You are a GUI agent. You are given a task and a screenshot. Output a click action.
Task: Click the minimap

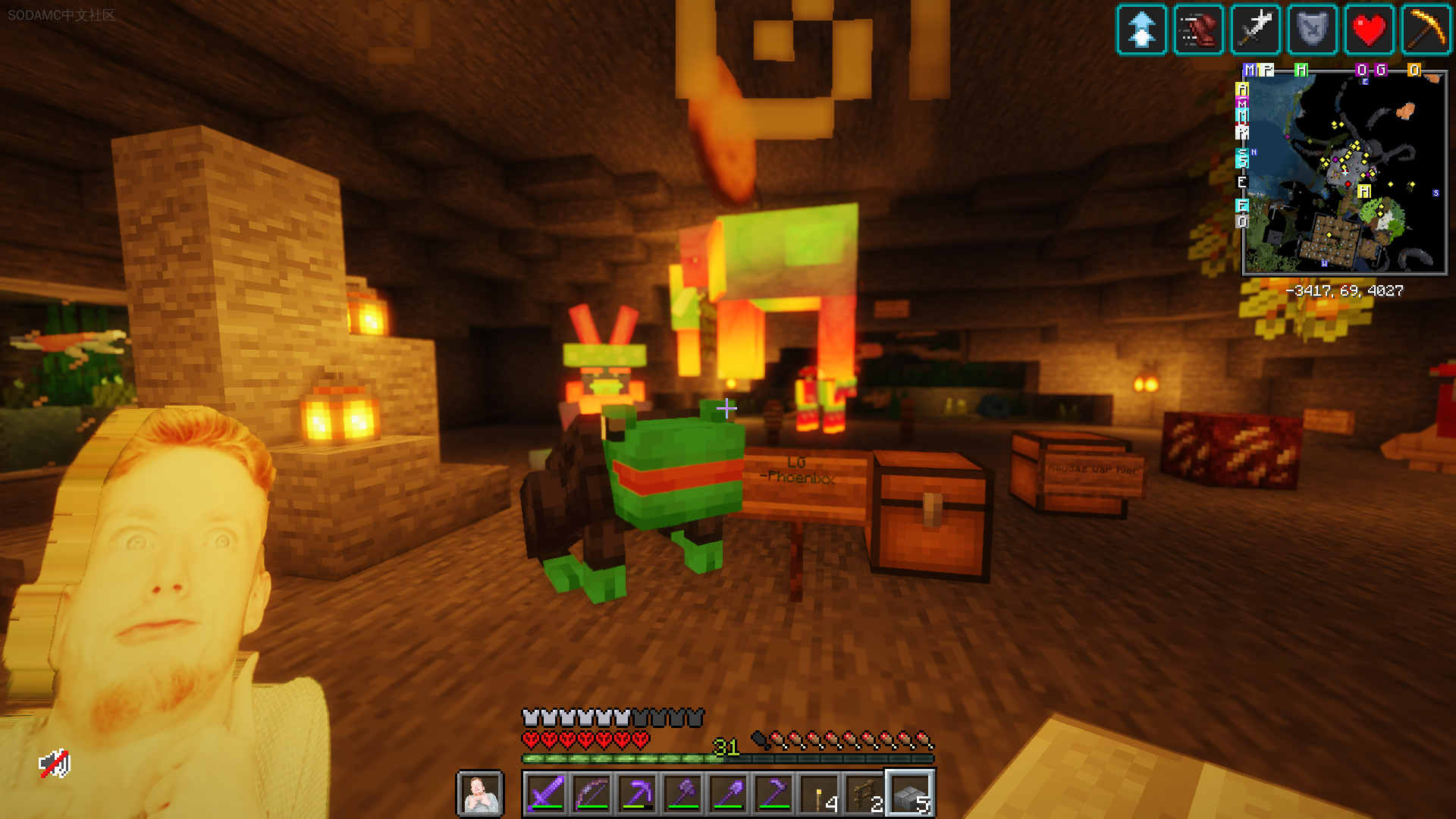coord(1344,173)
